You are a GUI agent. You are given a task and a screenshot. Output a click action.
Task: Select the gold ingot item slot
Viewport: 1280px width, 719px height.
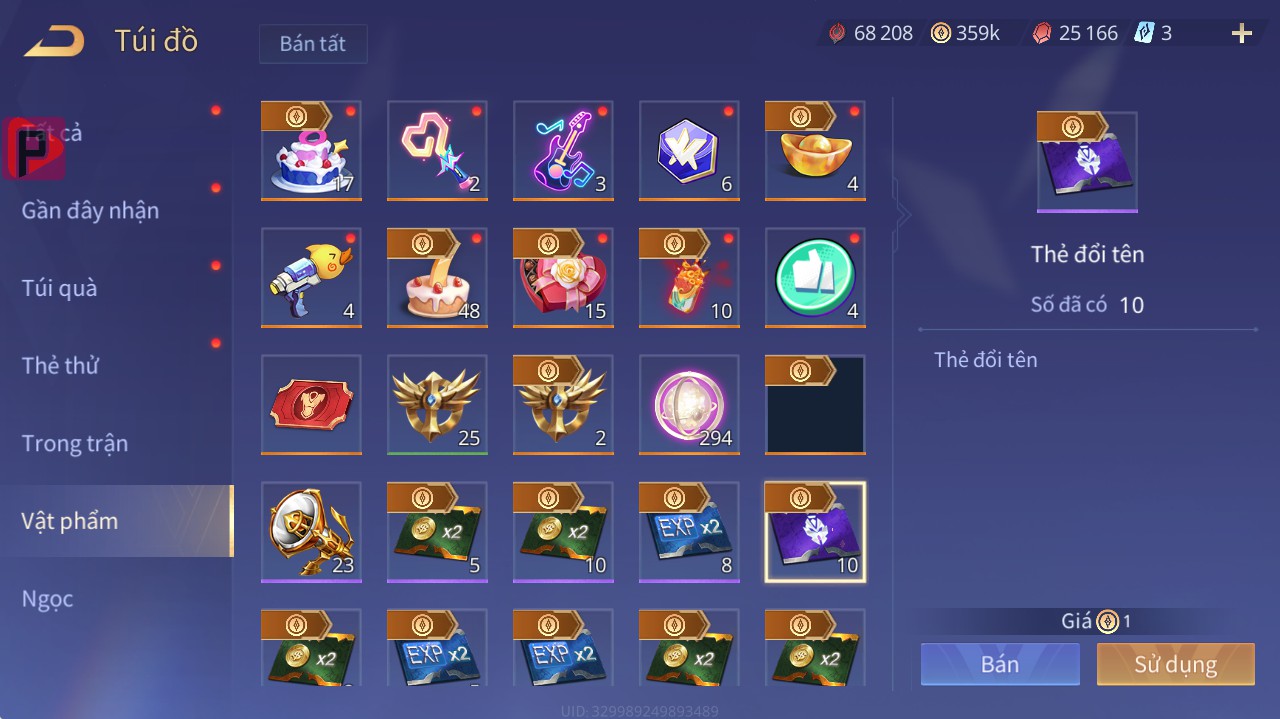tap(815, 150)
